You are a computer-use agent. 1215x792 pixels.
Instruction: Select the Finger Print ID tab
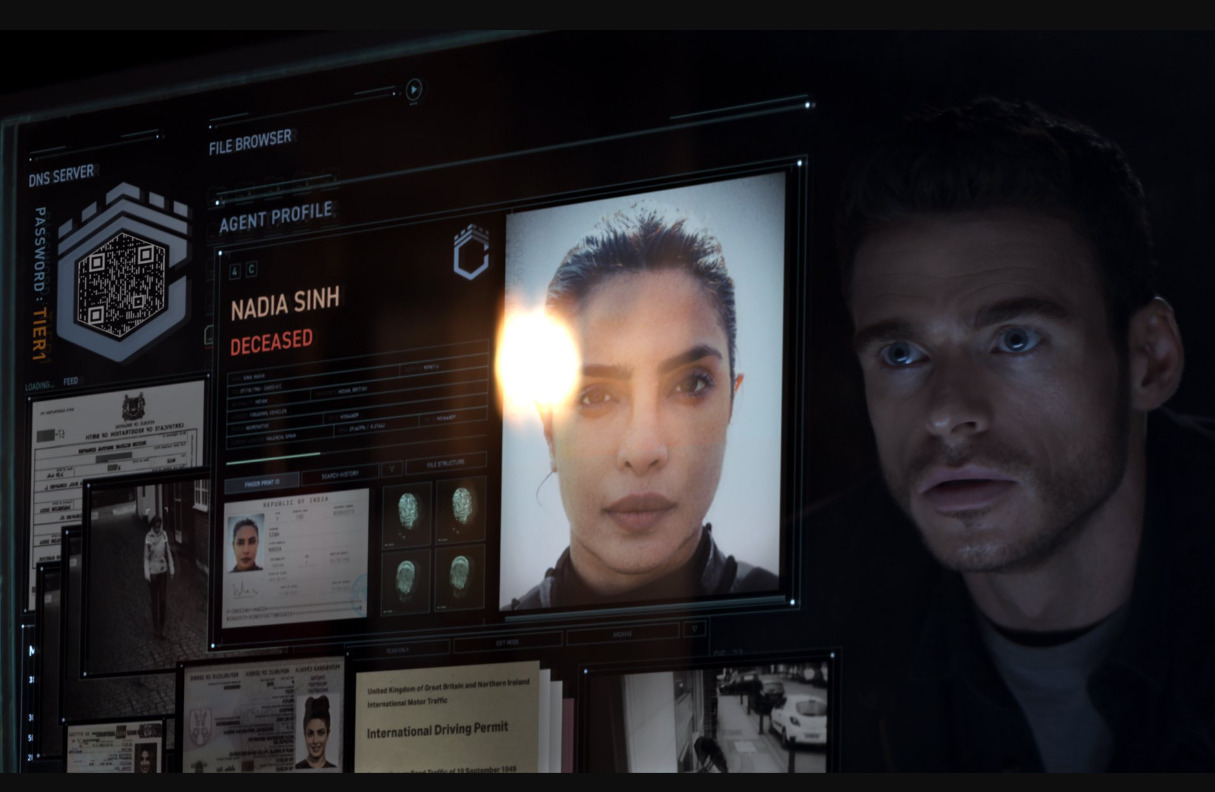(260, 484)
